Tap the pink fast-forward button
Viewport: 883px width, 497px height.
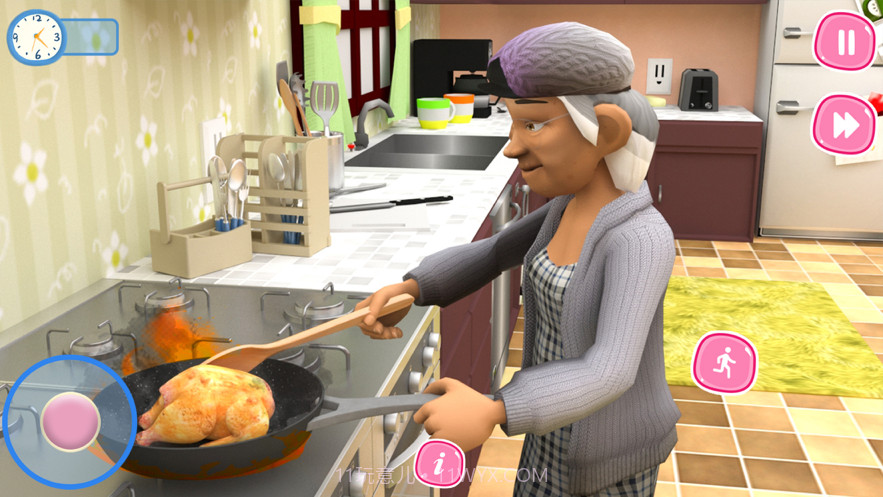coord(844,125)
